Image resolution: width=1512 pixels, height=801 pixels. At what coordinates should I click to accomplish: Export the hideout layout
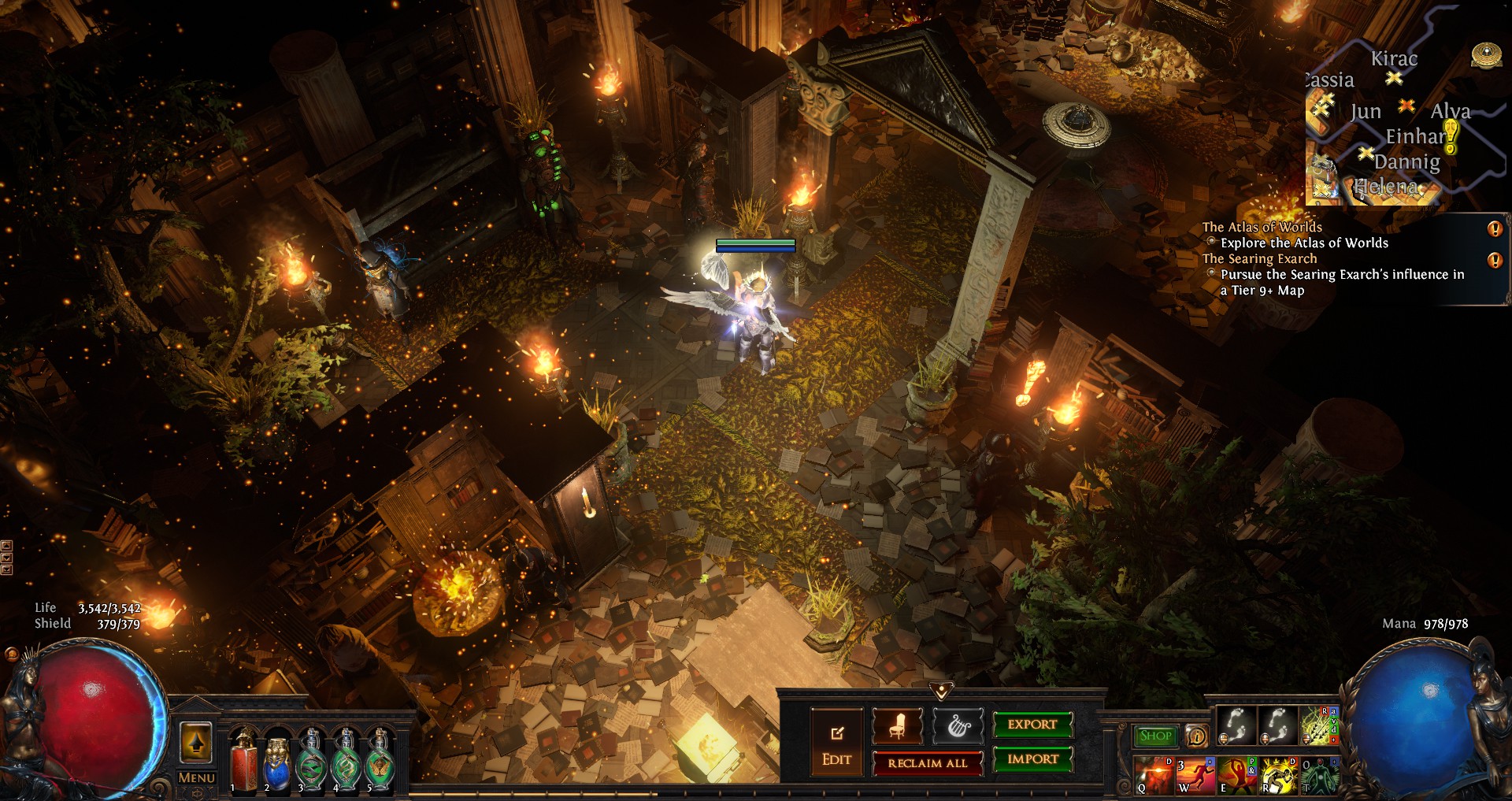pyautogui.click(x=1032, y=725)
